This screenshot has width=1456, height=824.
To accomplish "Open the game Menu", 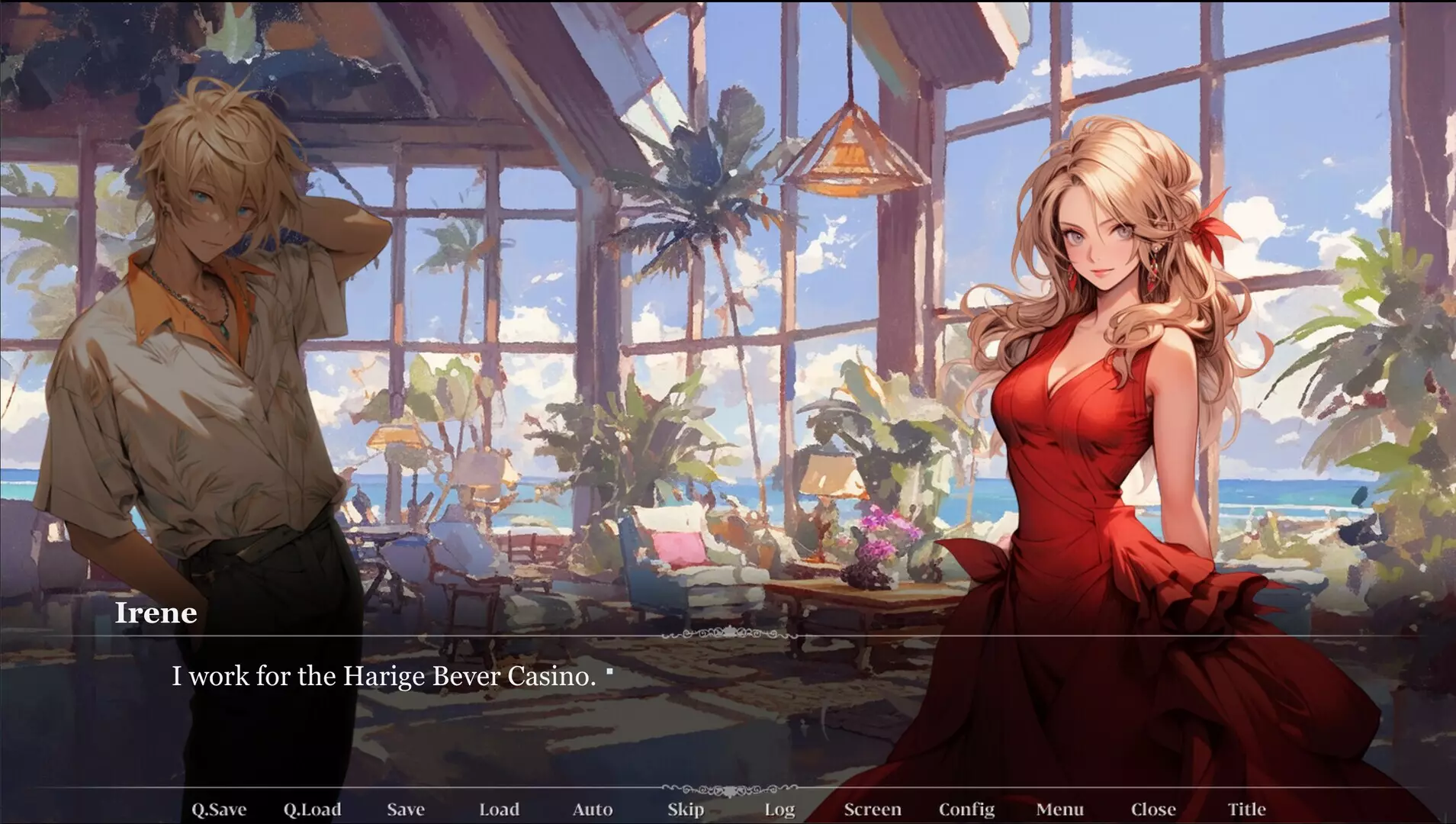I will (x=1061, y=809).
